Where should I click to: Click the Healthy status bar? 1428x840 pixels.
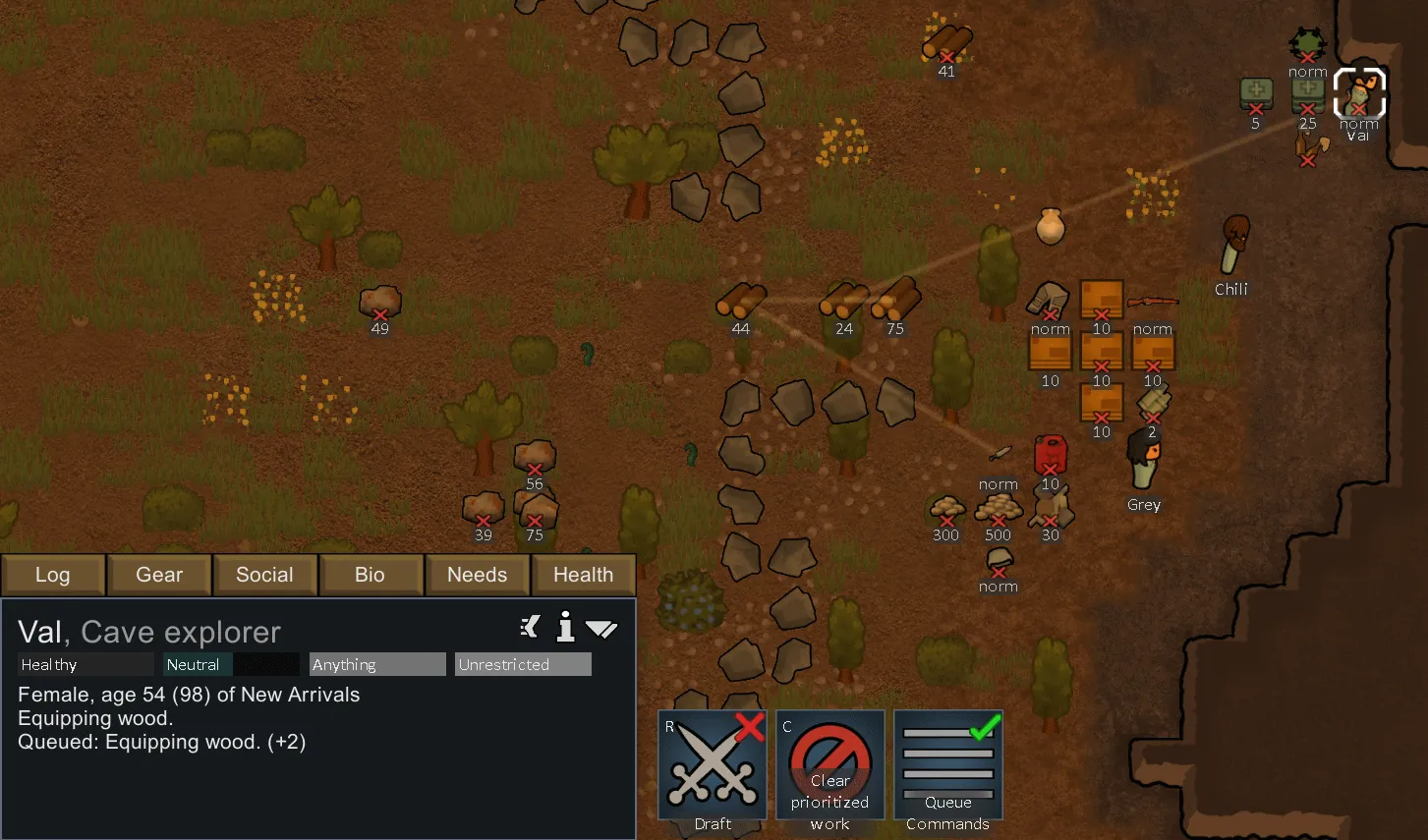click(86, 665)
